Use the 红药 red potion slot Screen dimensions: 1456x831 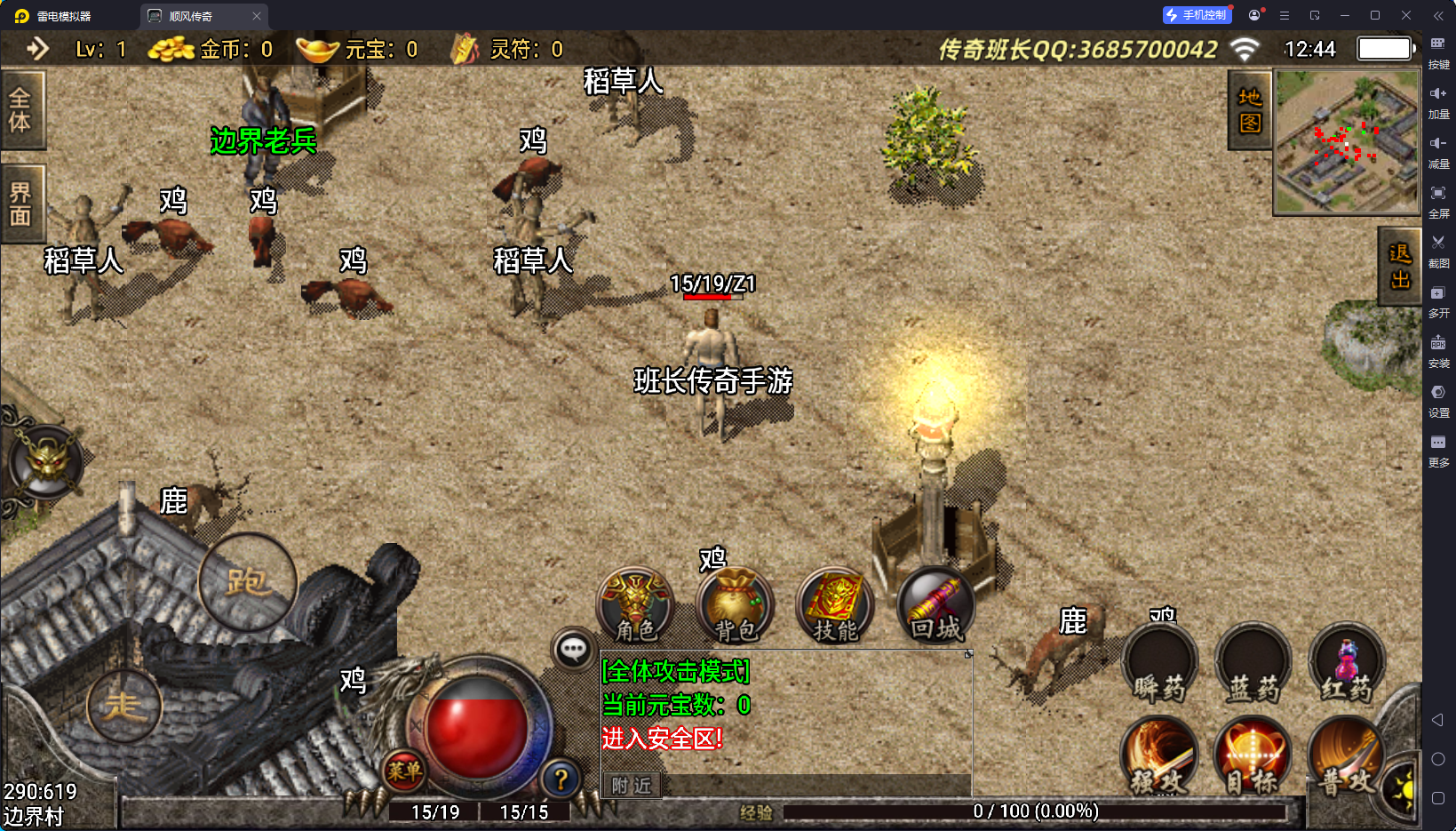(1347, 662)
